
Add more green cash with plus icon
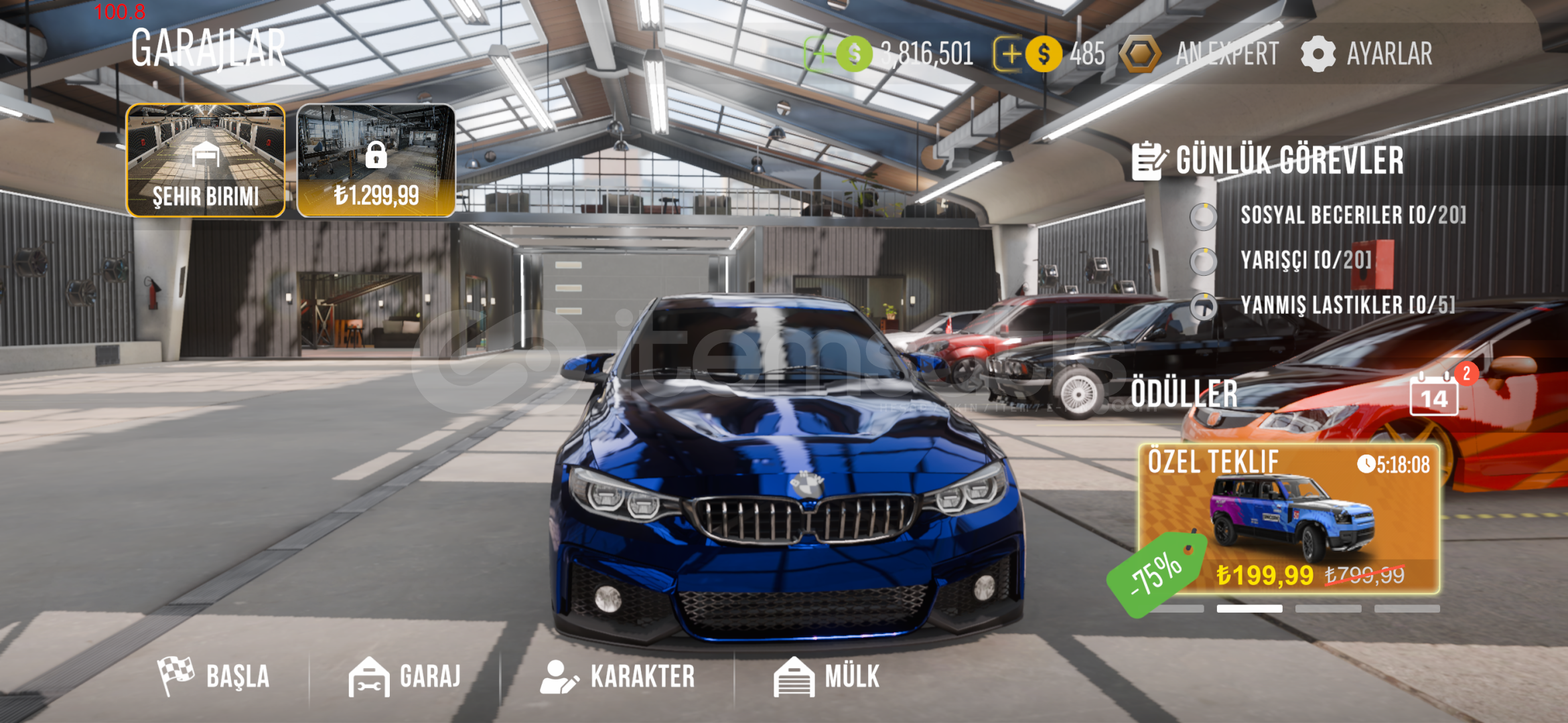click(x=820, y=54)
